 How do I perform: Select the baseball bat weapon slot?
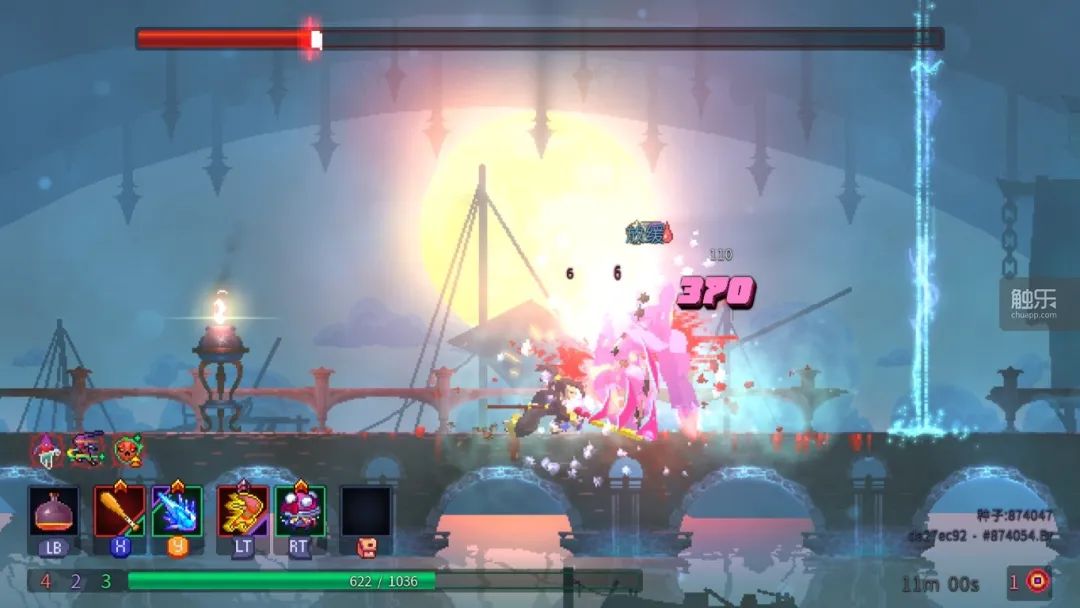coord(119,512)
